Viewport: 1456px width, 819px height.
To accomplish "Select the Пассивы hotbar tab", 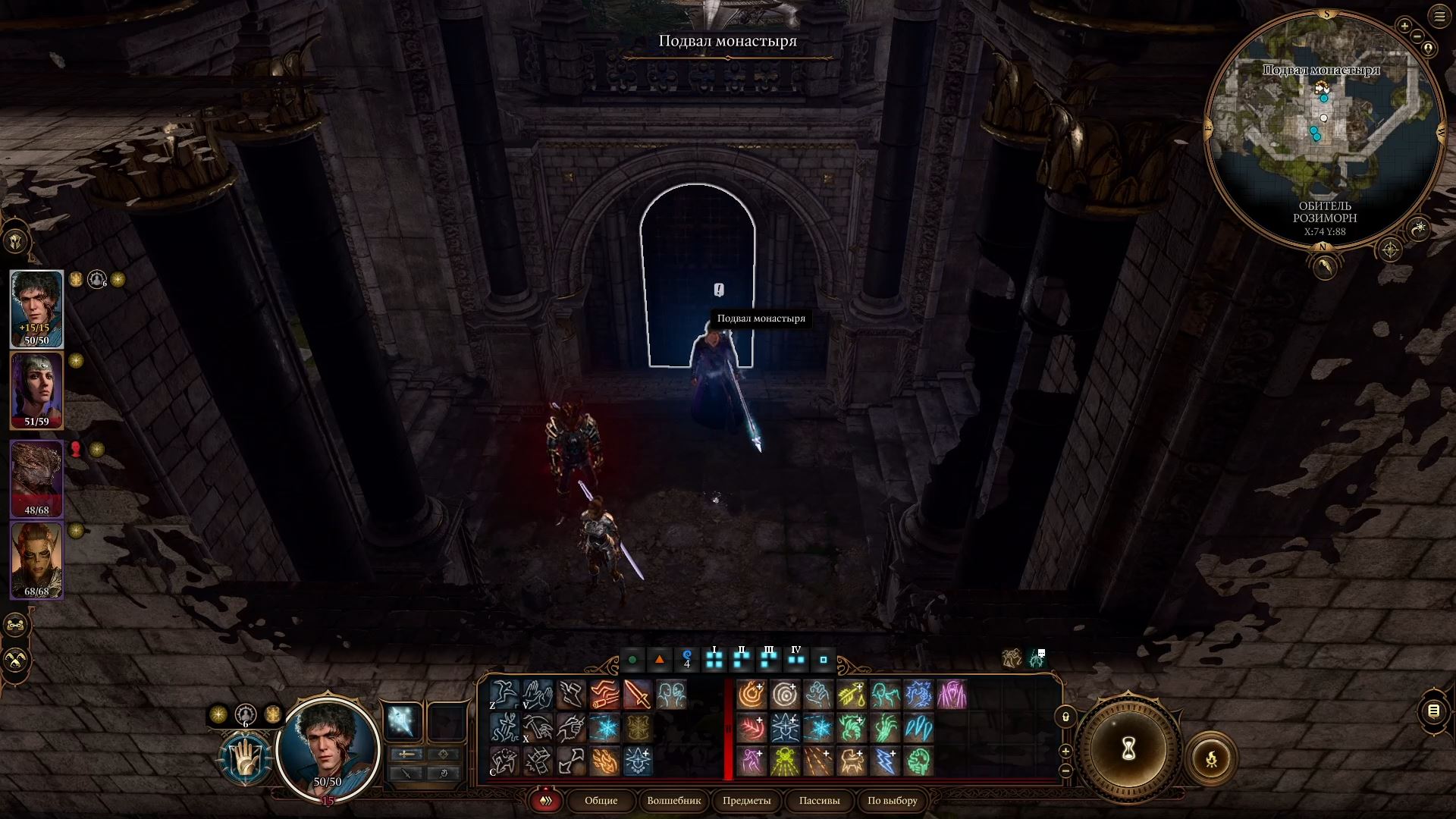I will 819,800.
